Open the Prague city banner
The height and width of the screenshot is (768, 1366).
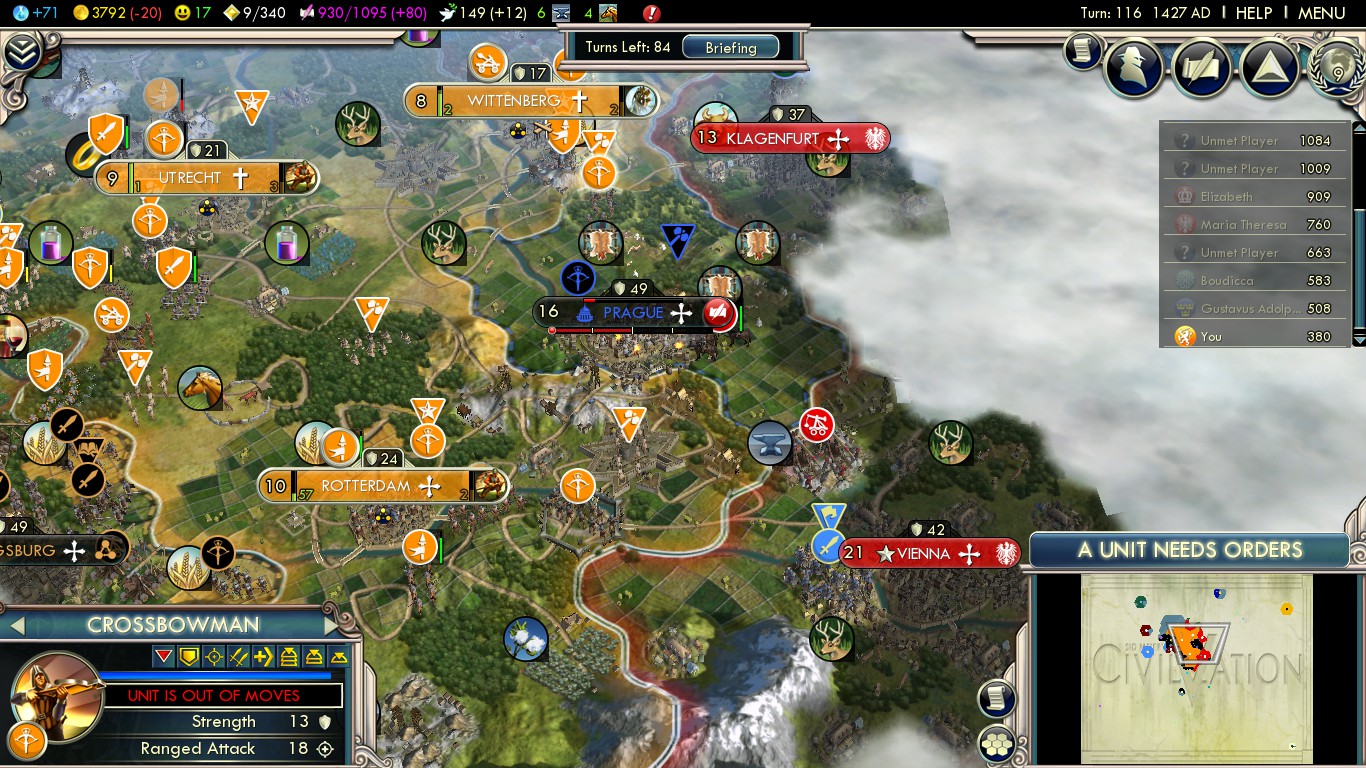(x=633, y=313)
